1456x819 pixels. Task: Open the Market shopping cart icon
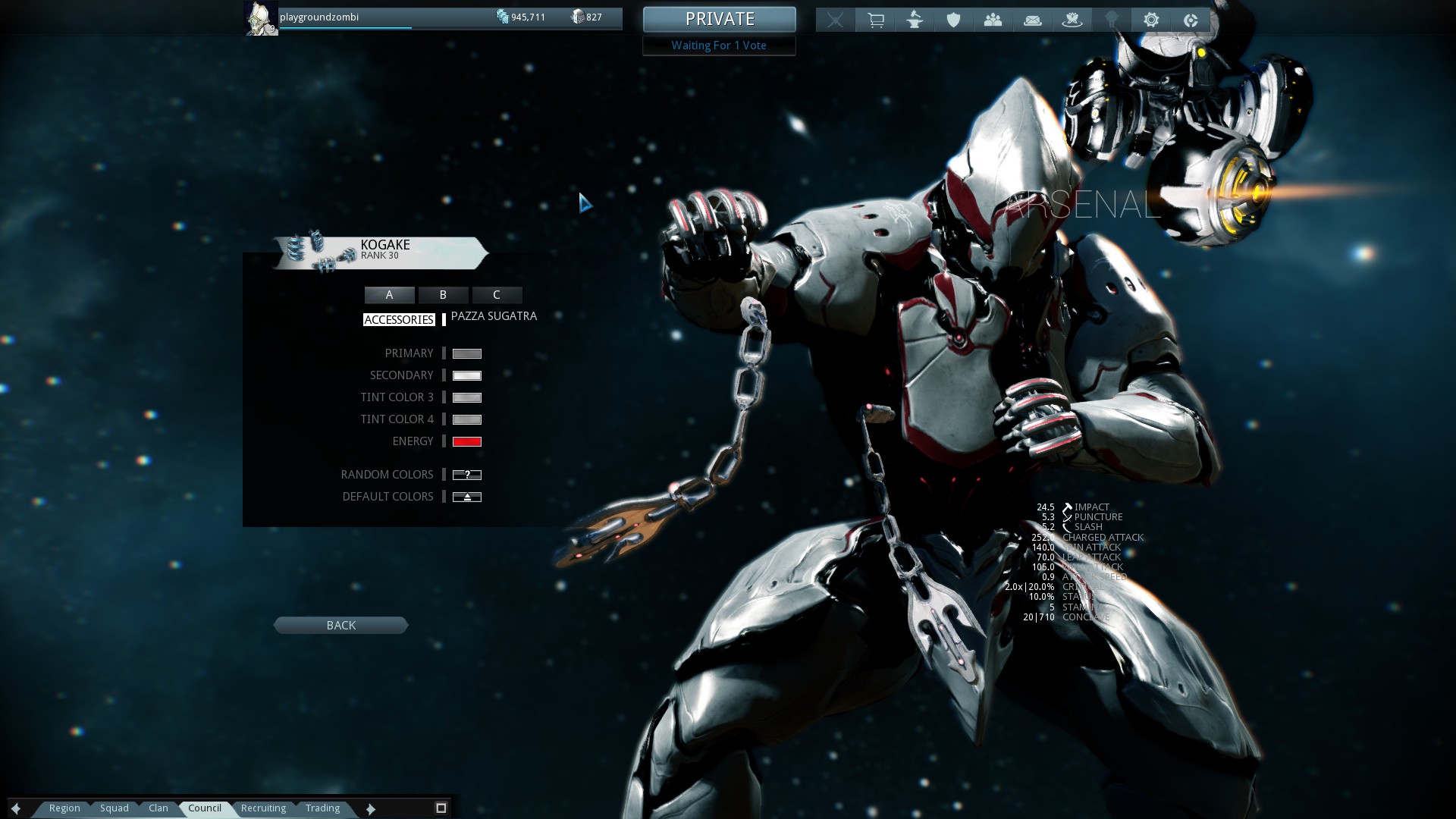875,20
